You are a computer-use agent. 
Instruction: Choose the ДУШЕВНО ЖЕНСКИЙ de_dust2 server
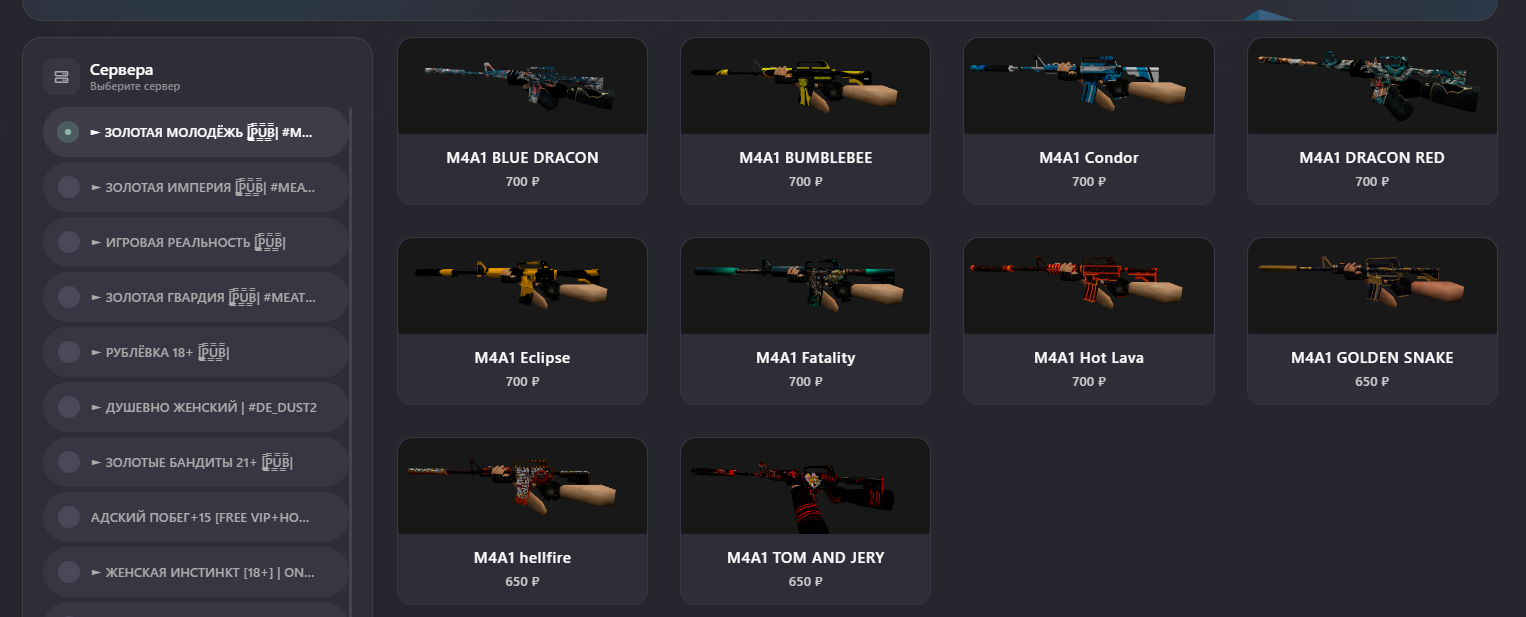point(196,407)
